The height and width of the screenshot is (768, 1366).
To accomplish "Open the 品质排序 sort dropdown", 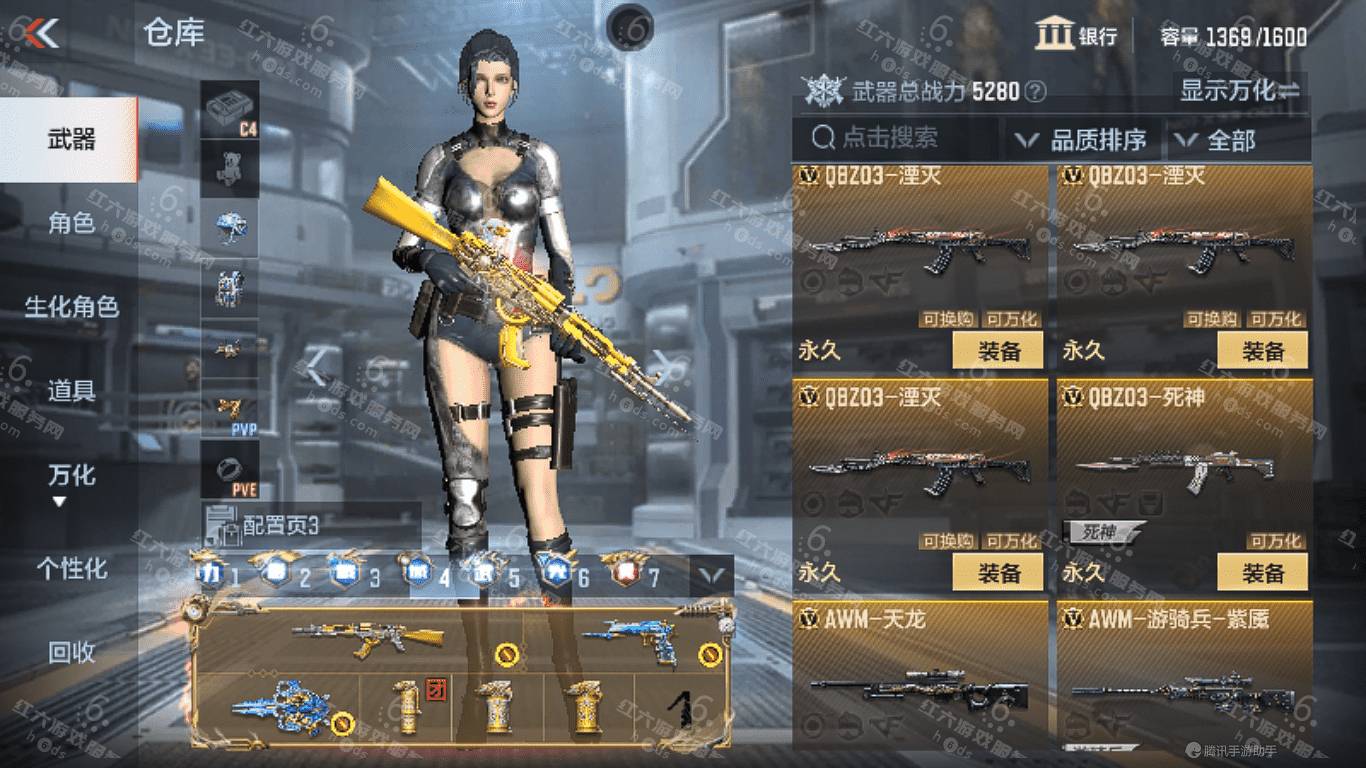I will tap(1081, 140).
